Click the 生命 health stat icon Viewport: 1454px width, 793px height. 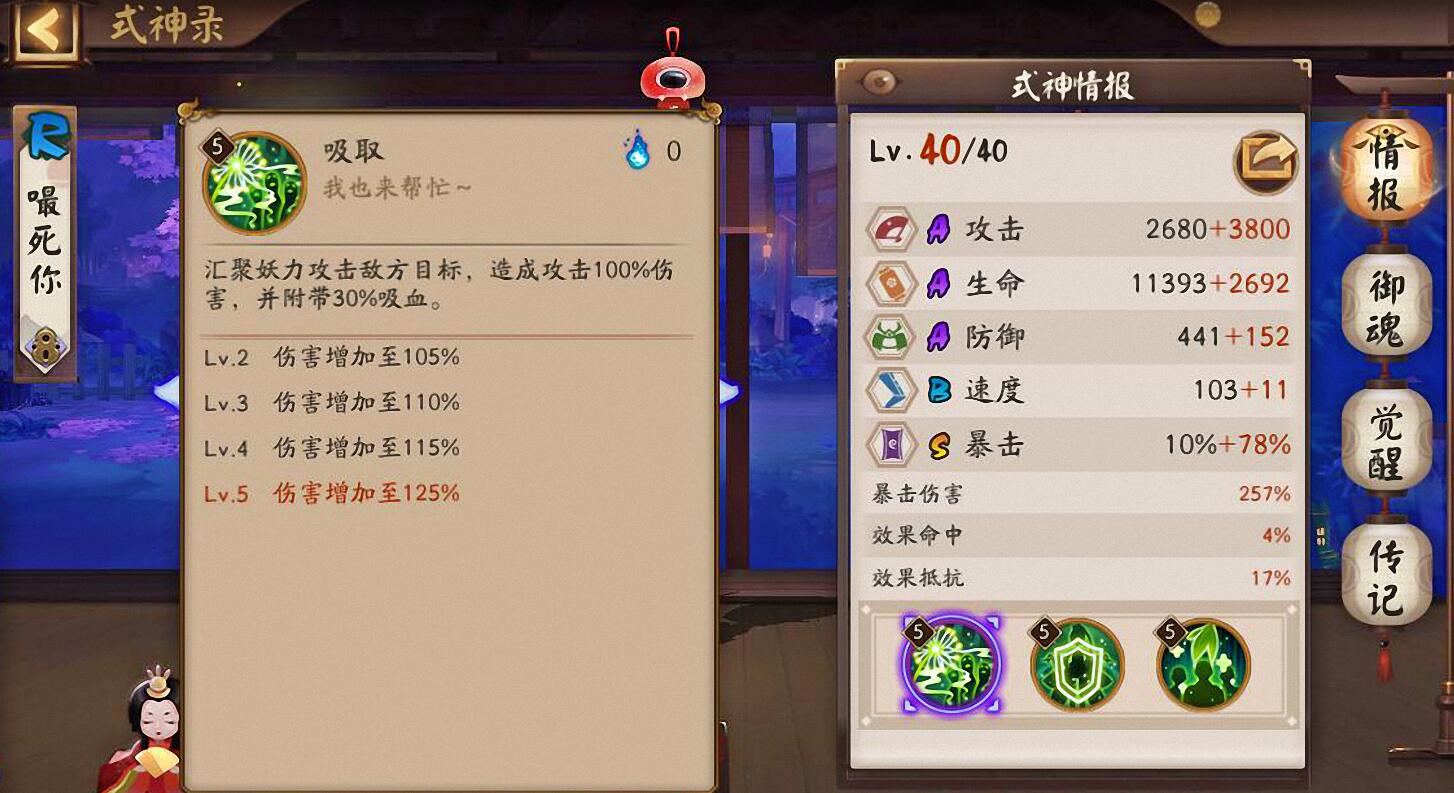pos(891,283)
